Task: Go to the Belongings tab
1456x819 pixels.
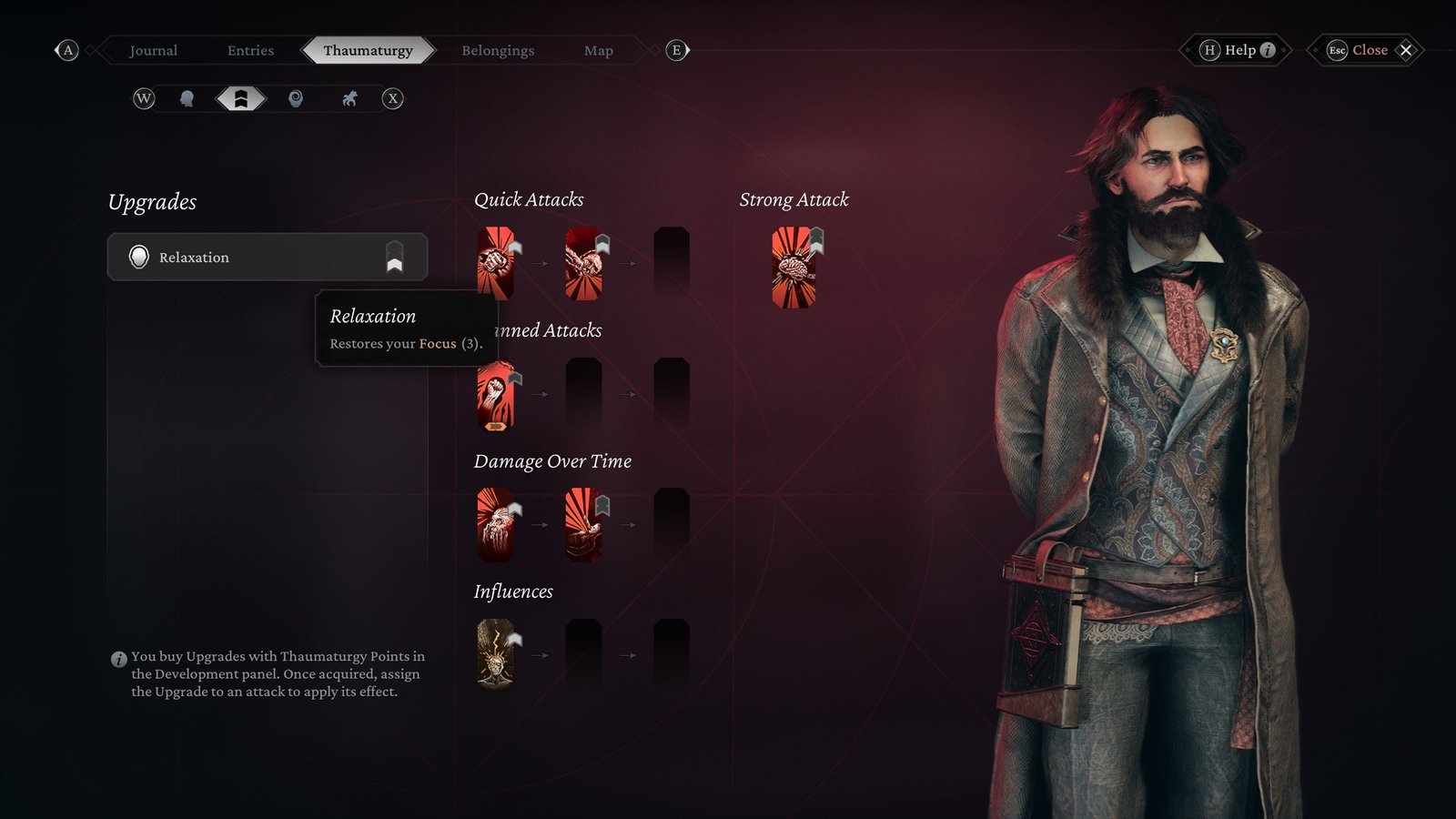Action: click(498, 50)
